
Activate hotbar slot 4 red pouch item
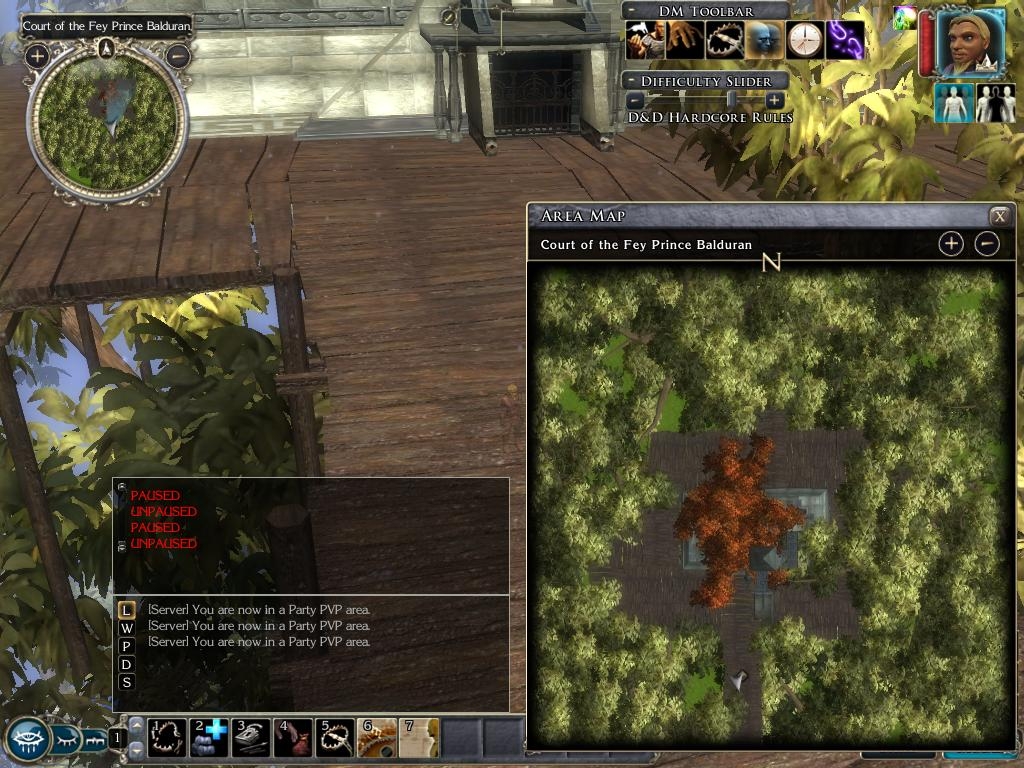293,737
